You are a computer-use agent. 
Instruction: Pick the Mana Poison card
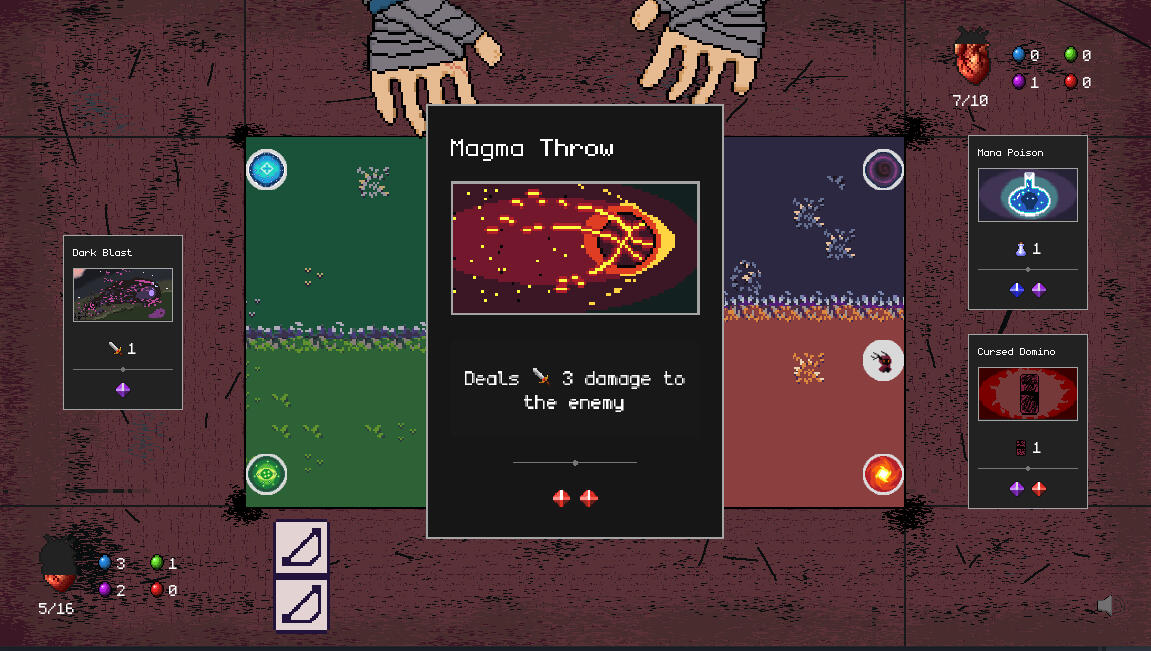coord(1027,222)
